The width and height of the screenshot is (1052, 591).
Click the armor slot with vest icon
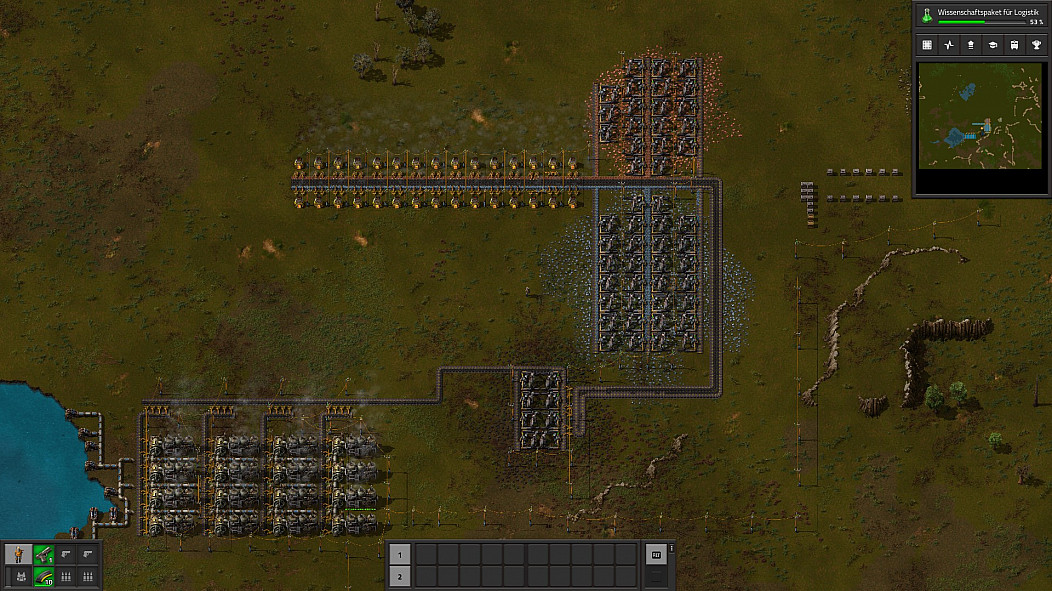pyautogui.click(x=18, y=576)
